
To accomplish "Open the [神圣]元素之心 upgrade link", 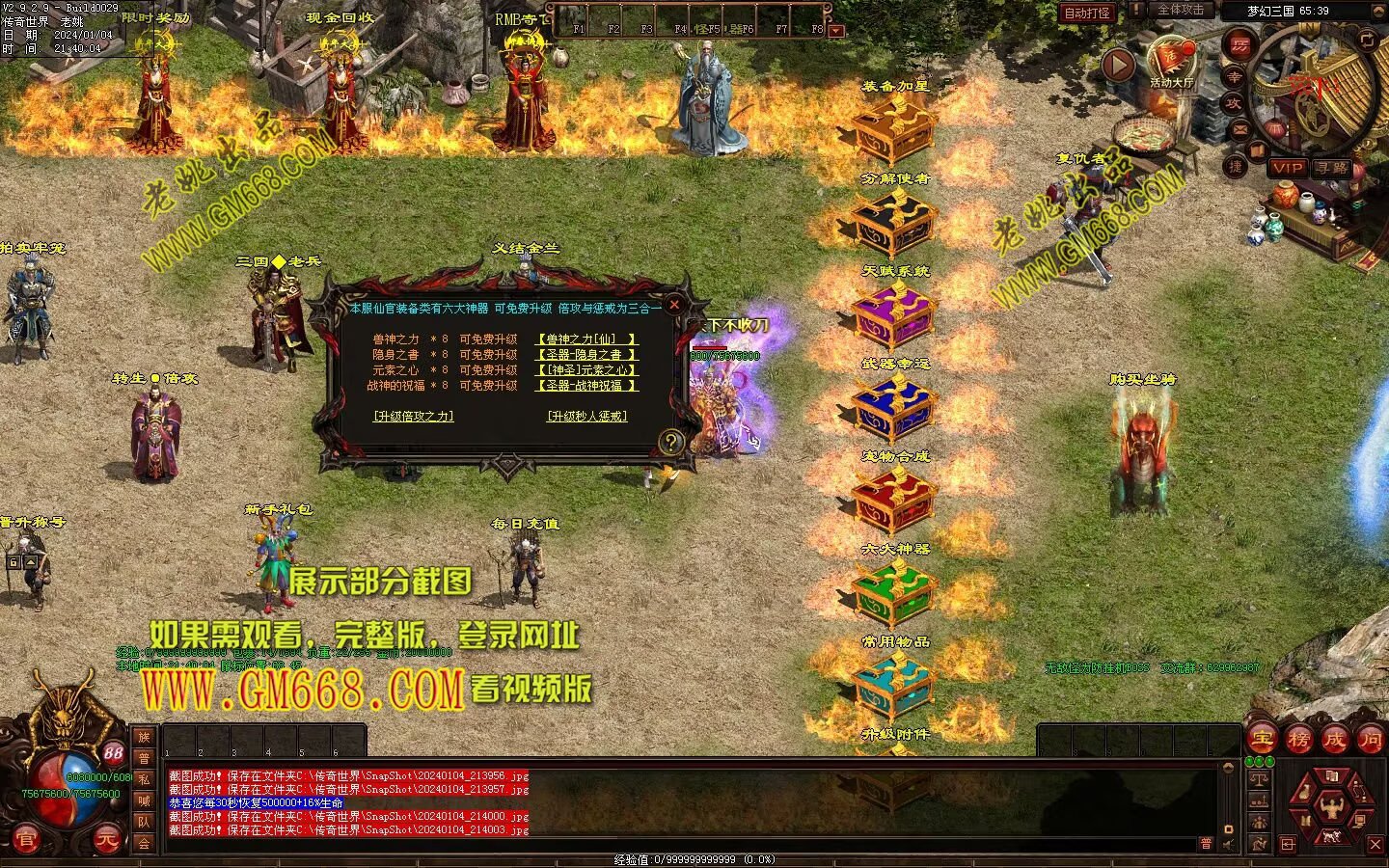I will click(x=586, y=370).
